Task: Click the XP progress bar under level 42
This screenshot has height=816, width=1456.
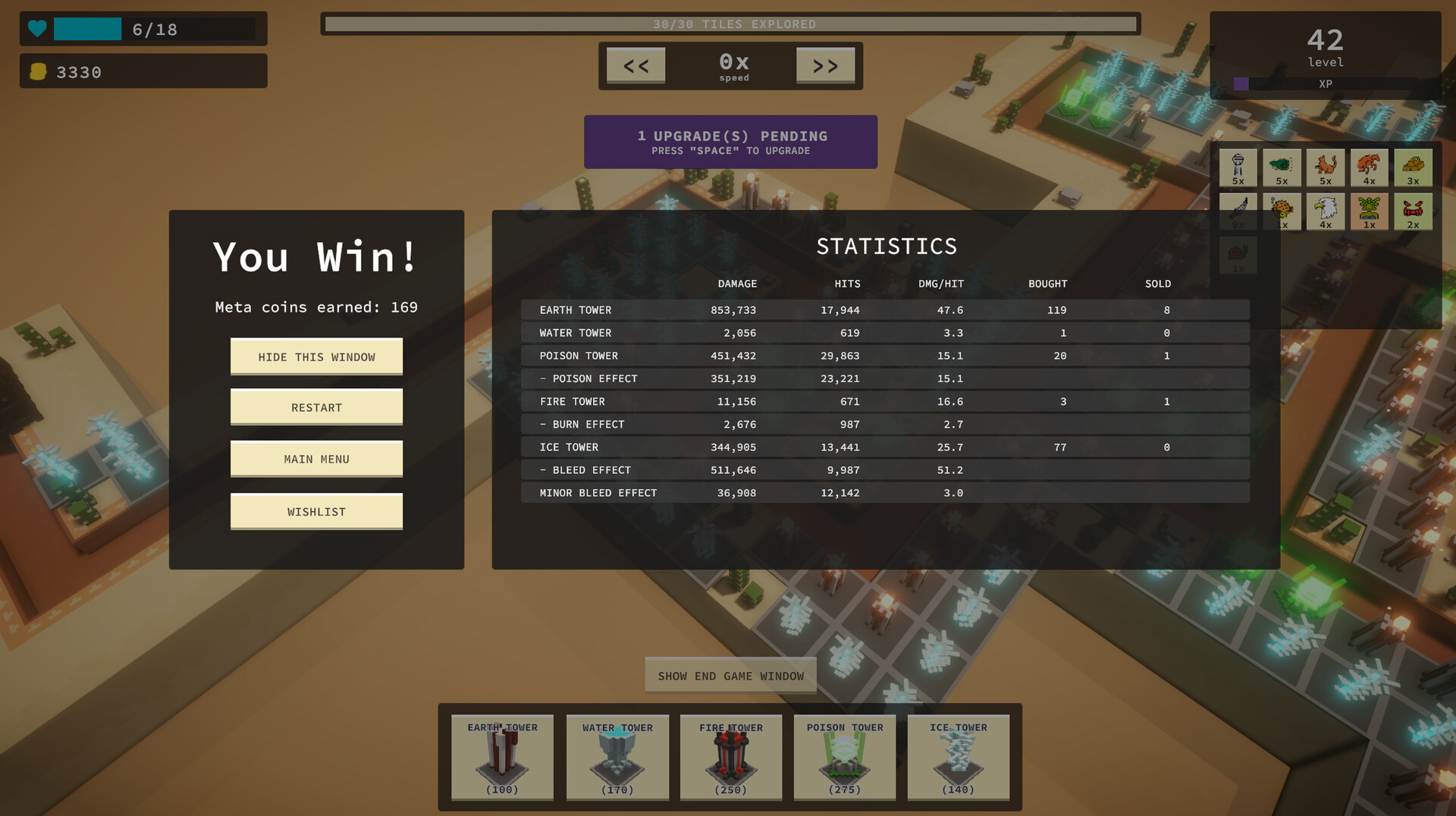Action: coord(1326,84)
